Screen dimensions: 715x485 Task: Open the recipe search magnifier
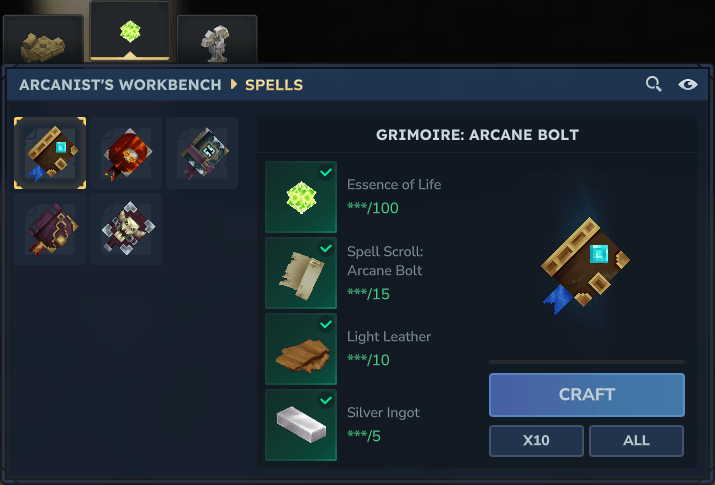tap(654, 85)
